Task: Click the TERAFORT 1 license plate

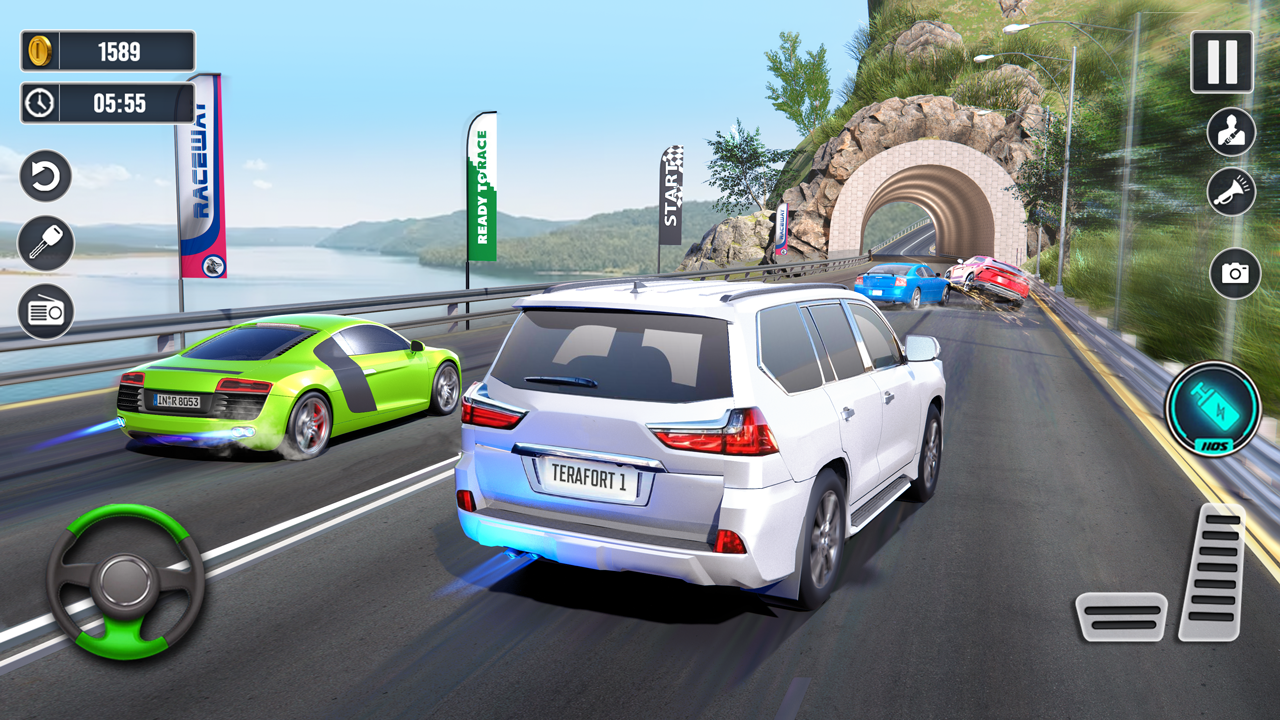Action: 589,480
